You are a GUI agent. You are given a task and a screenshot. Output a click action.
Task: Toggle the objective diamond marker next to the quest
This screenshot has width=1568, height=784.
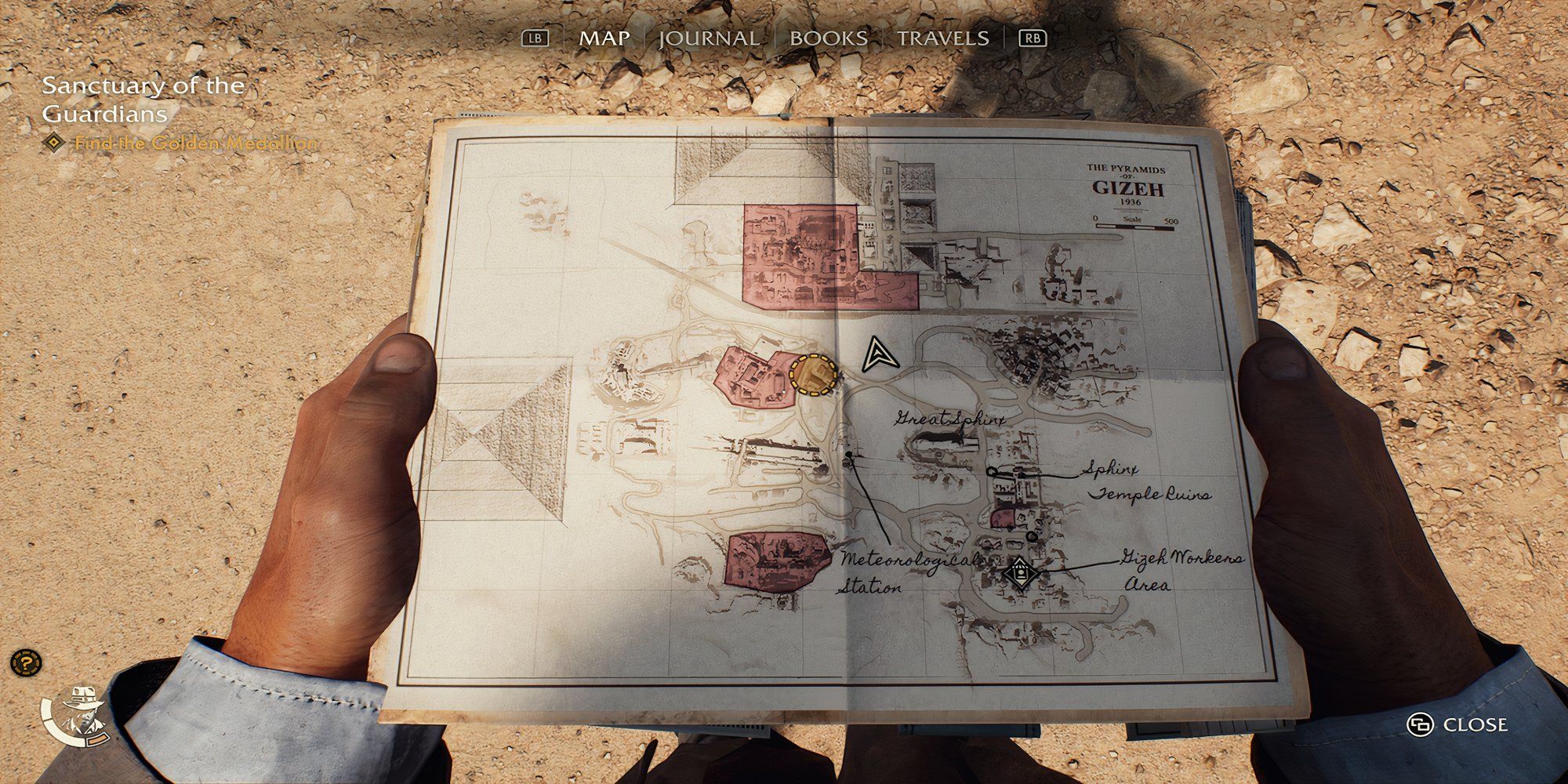52,143
